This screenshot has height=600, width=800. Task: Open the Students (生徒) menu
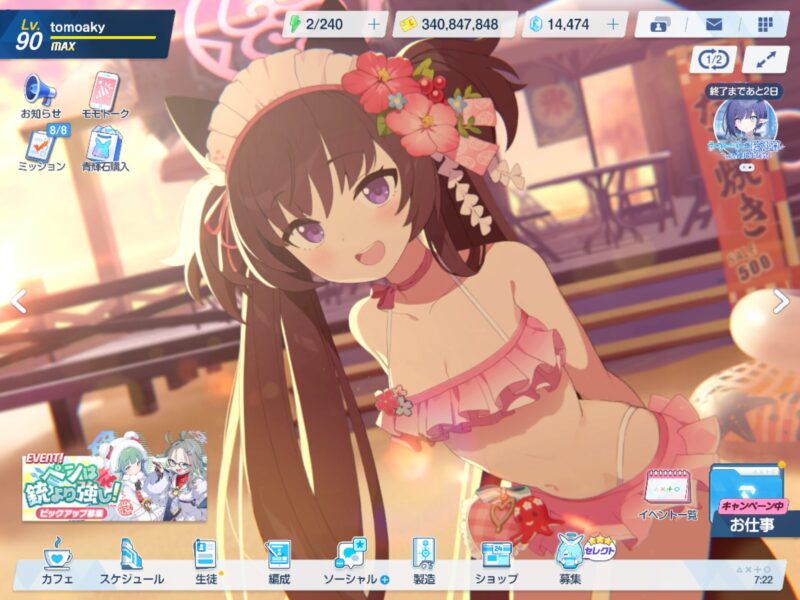(205, 562)
